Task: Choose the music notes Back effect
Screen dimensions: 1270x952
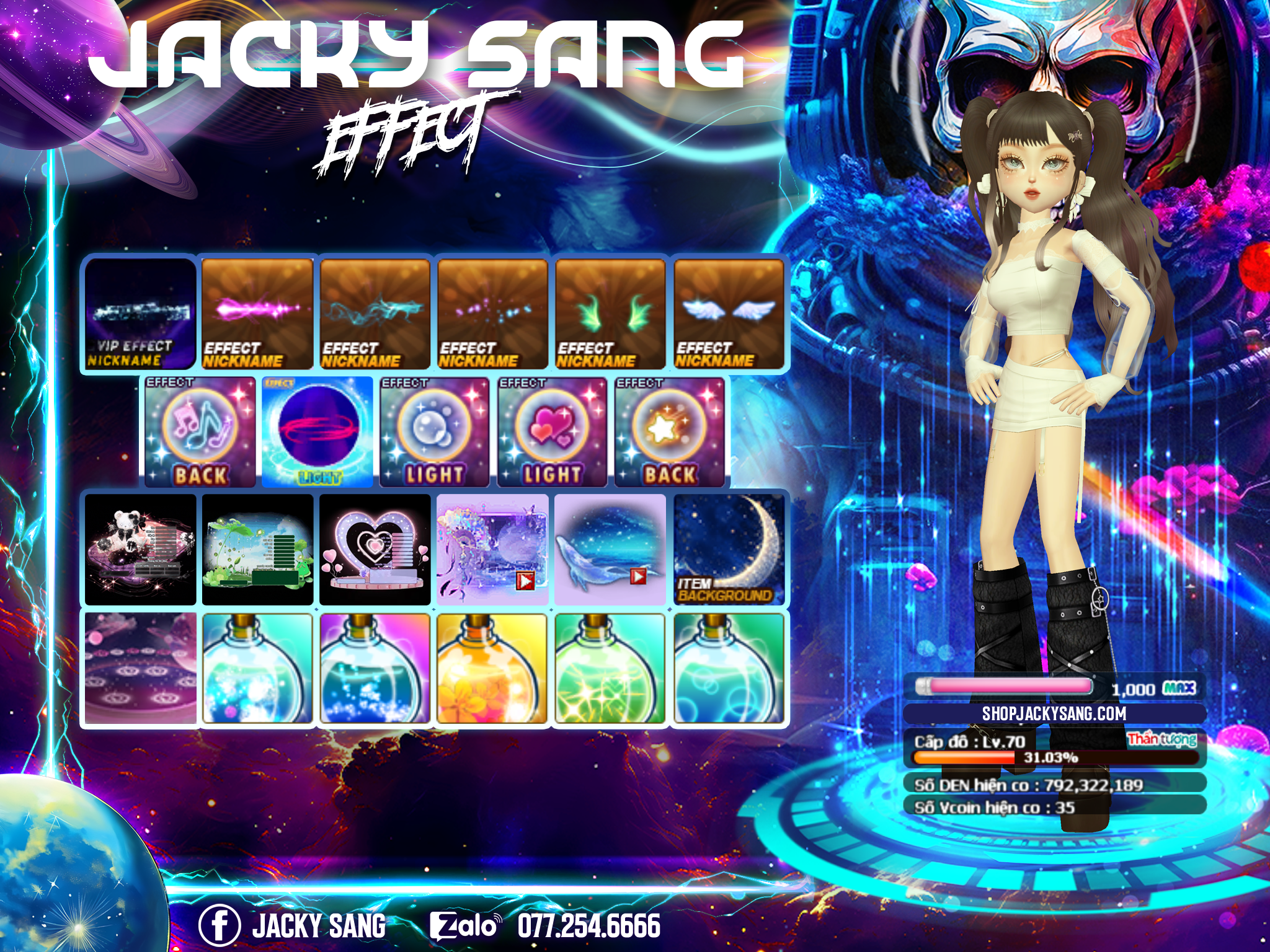Action: (x=200, y=432)
